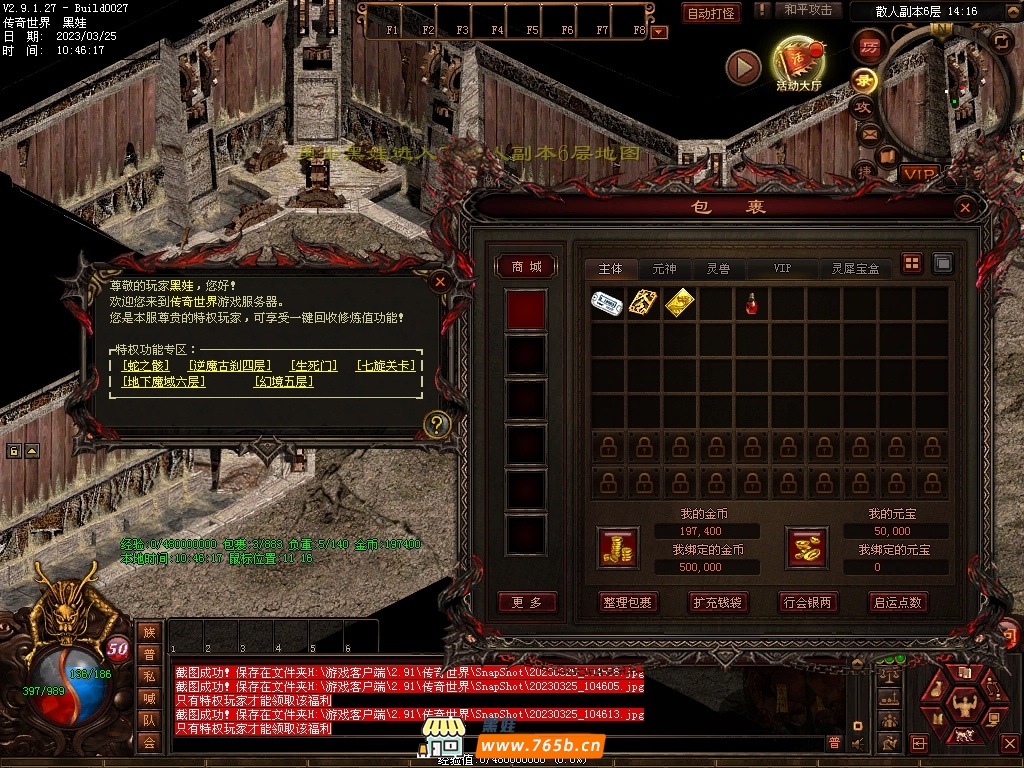Click the 启运点数 button
1024x768 pixels.
pyautogui.click(x=897, y=602)
